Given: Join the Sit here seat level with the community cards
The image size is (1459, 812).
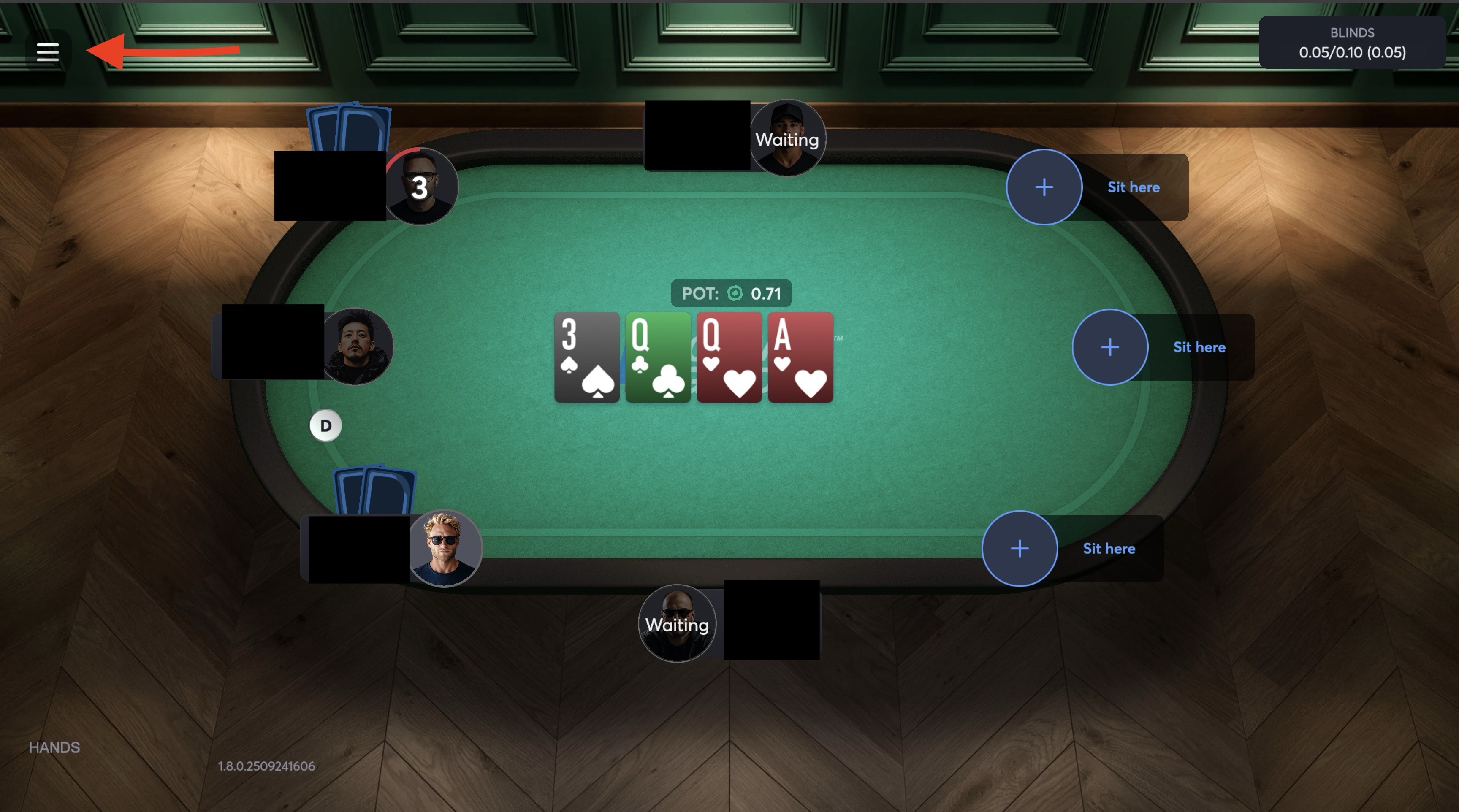Looking at the screenshot, I should click(x=1109, y=347).
